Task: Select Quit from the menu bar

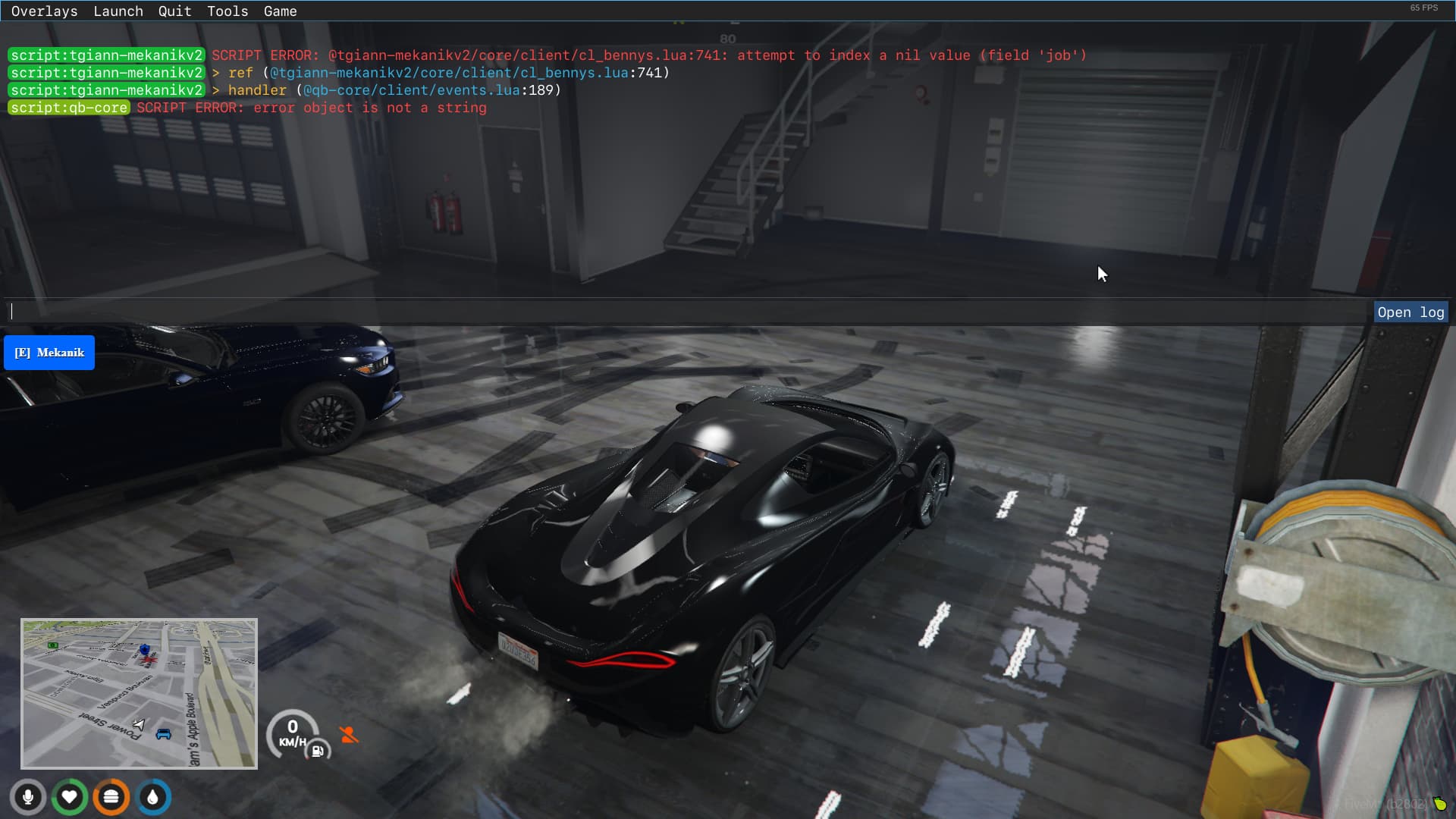Action: click(174, 11)
